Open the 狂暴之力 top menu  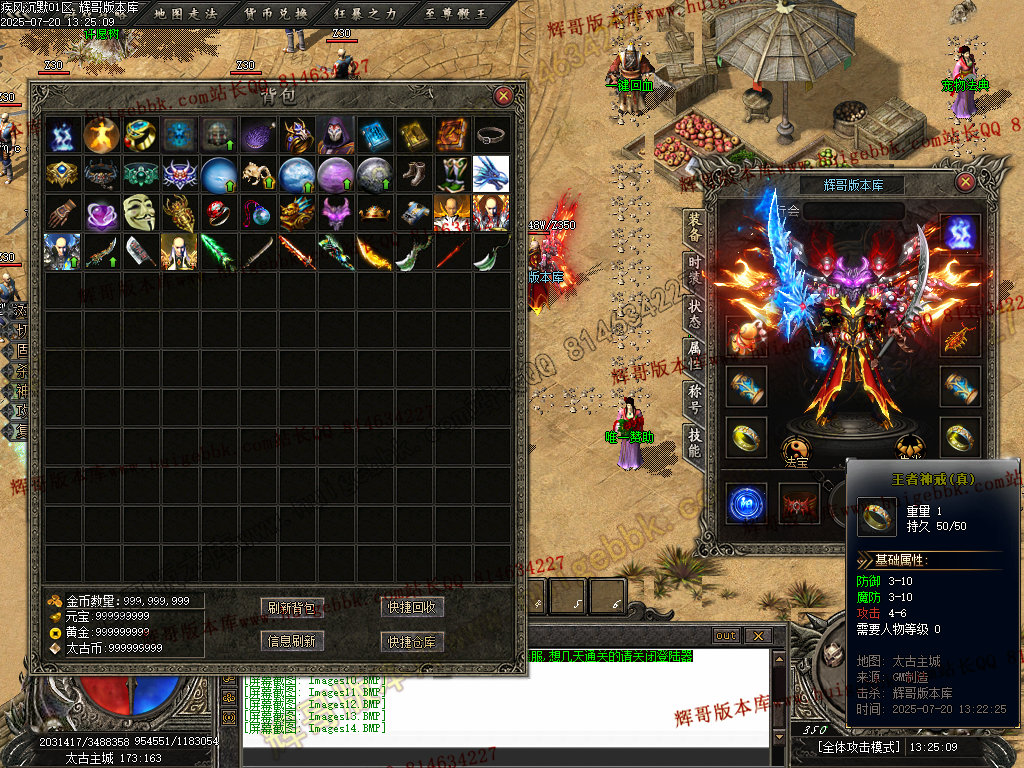362,13
